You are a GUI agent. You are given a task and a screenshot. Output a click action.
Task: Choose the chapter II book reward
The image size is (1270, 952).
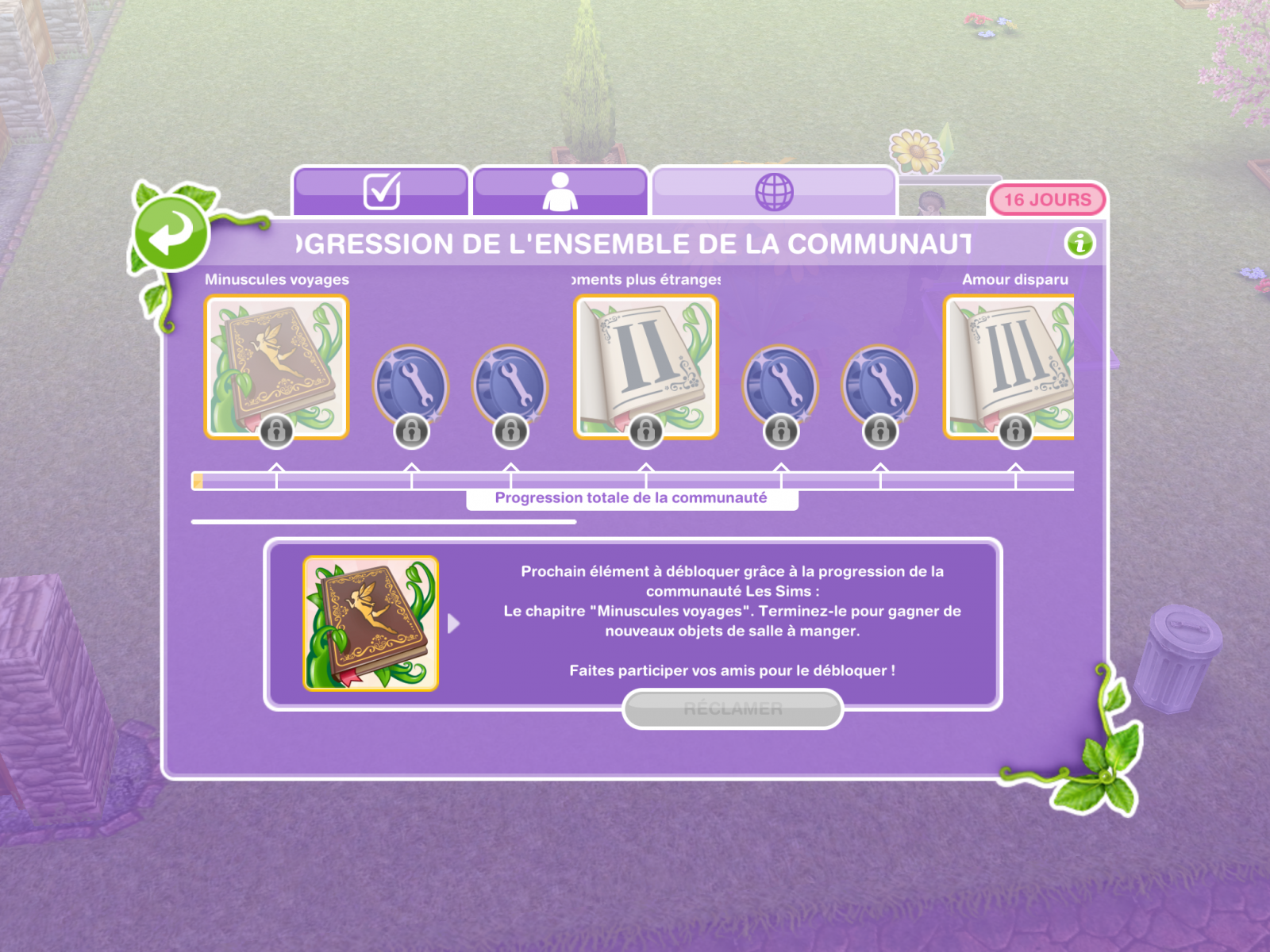tap(645, 367)
